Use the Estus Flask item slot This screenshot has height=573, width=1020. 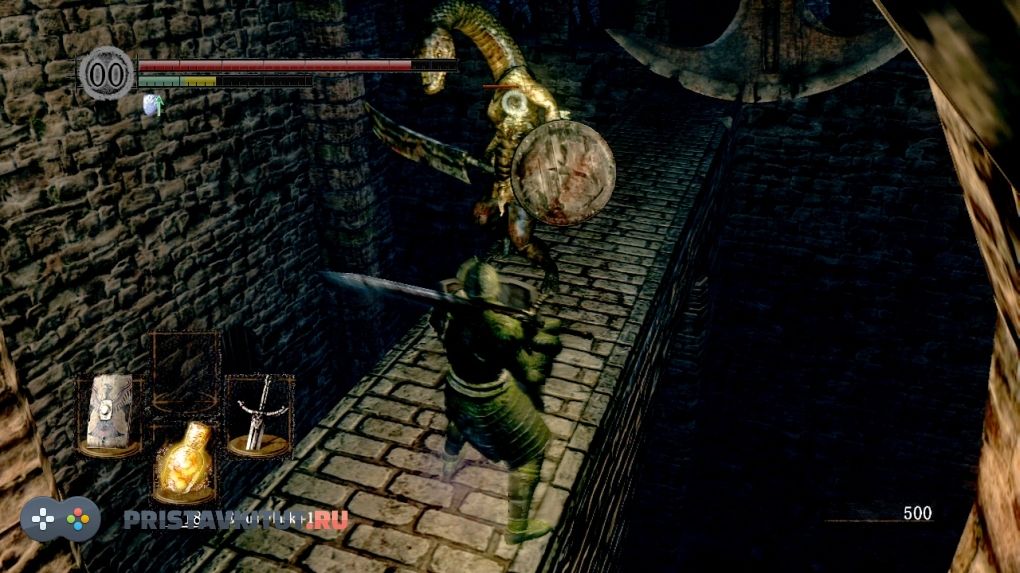184,462
